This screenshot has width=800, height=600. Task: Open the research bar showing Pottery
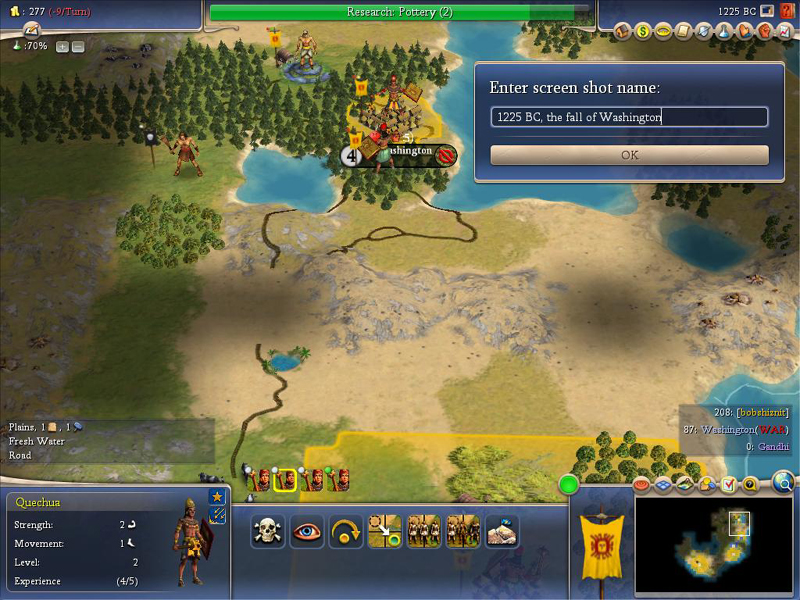pyautogui.click(x=400, y=12)
